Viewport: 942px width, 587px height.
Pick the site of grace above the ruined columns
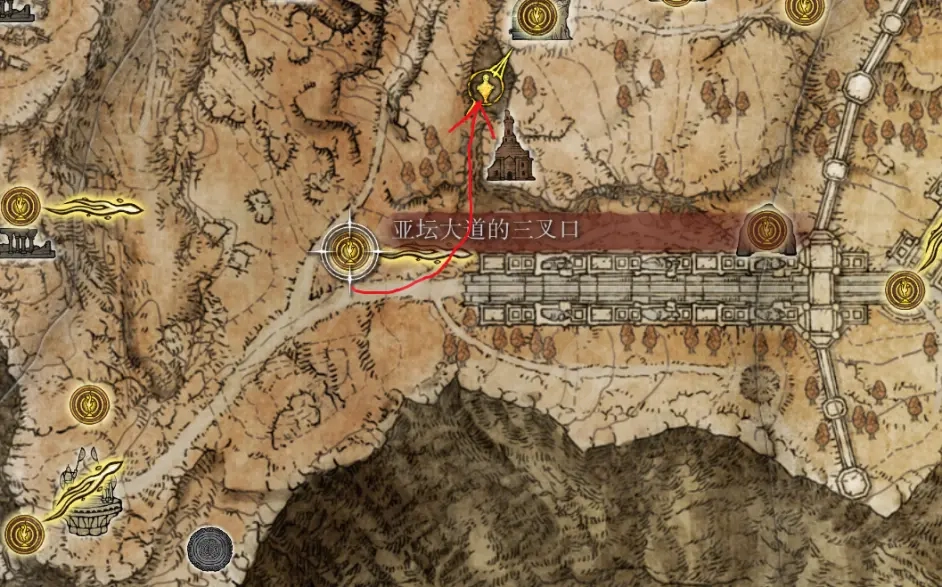pyautogui.click(x=17, y=206)
